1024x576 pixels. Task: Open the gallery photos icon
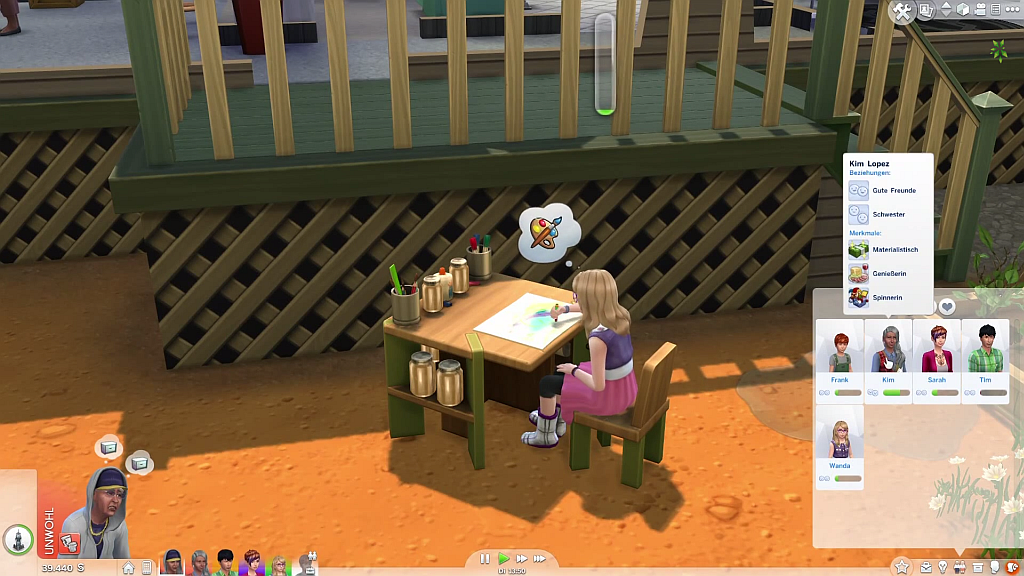coord(927,10)
